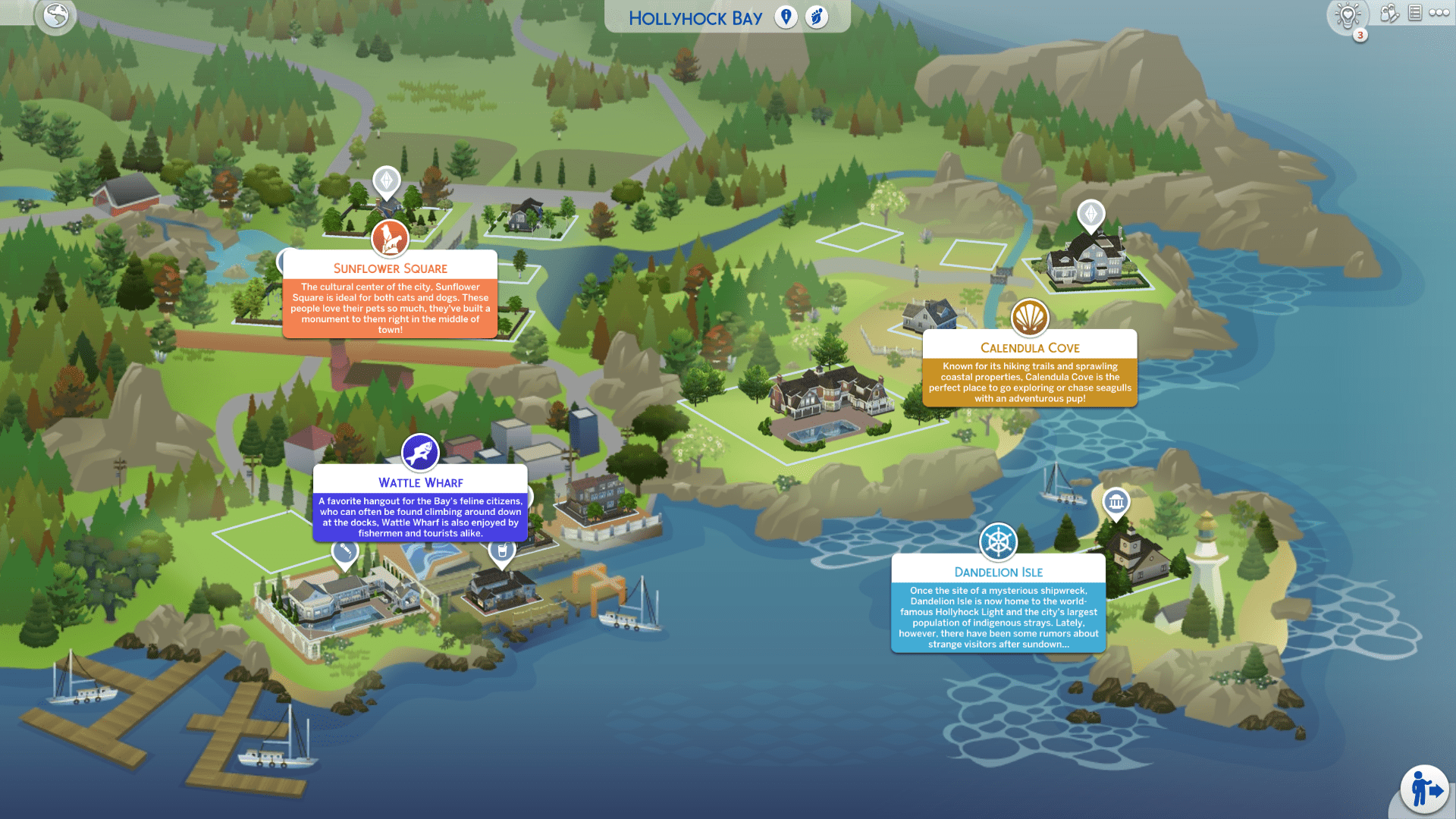1456x819 pixels.
Task: Click the drink cup lot marker
Action: pyautogui.click(x=502, y=552)
